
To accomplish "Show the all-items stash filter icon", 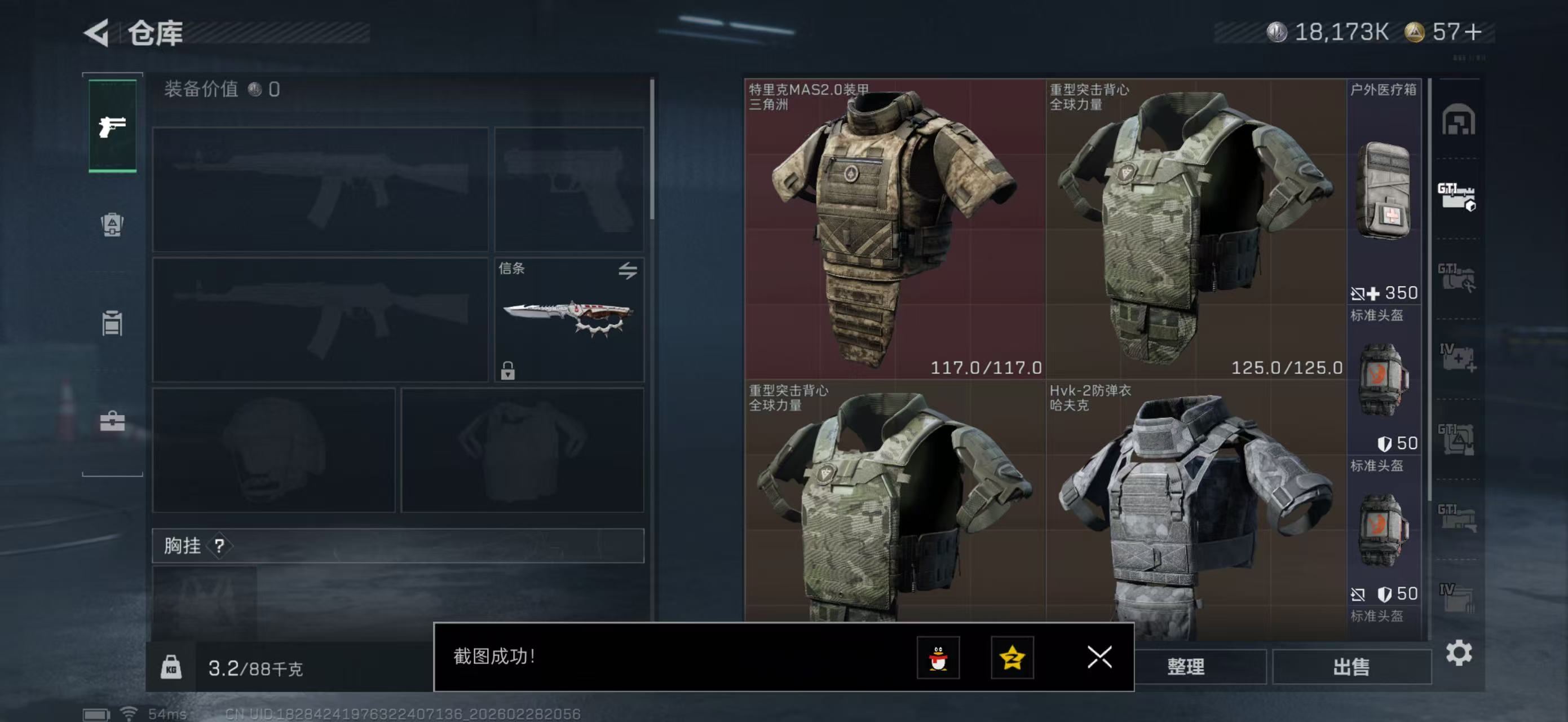I will coord(1458,120).
